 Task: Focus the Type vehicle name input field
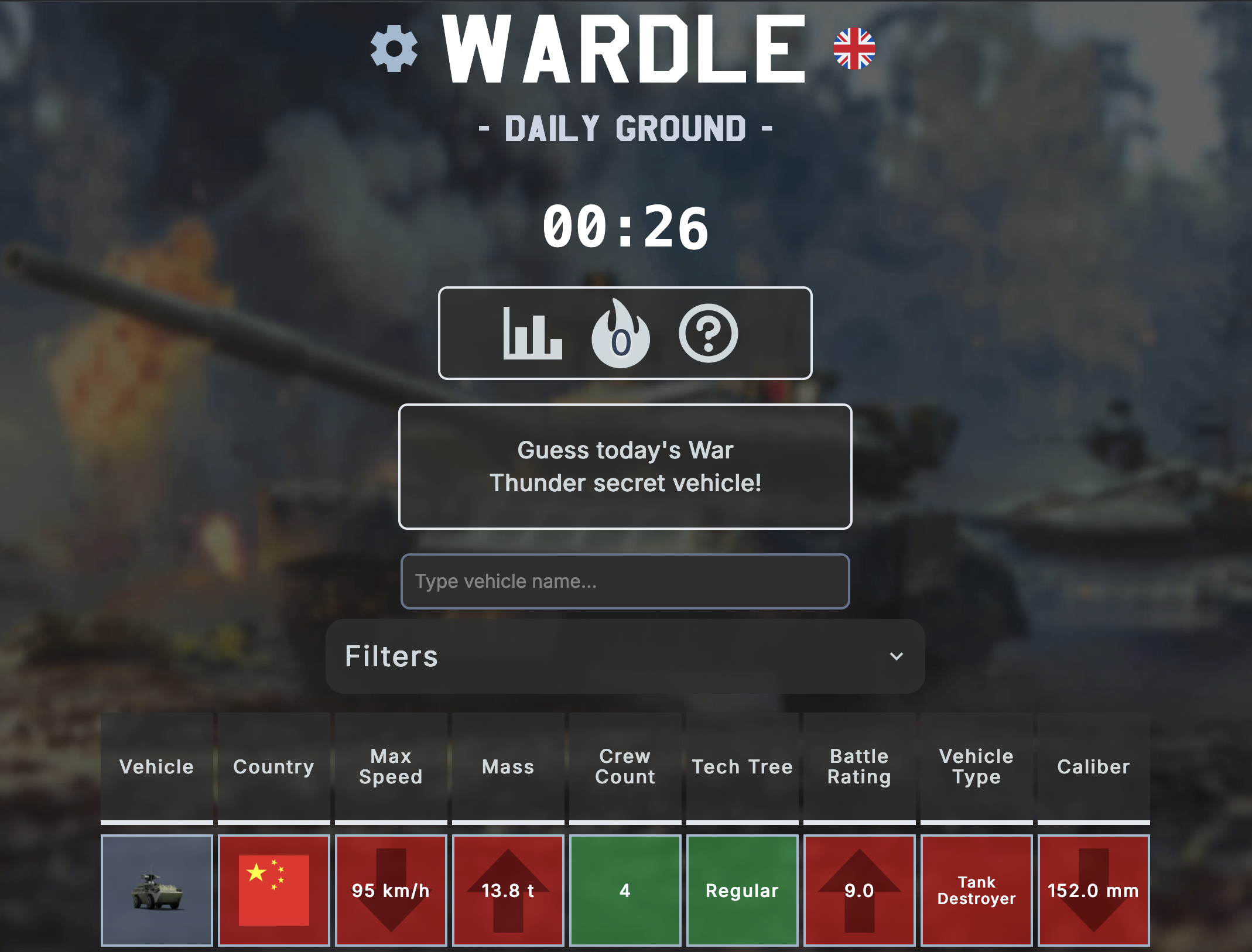click(x=625, y=581)
